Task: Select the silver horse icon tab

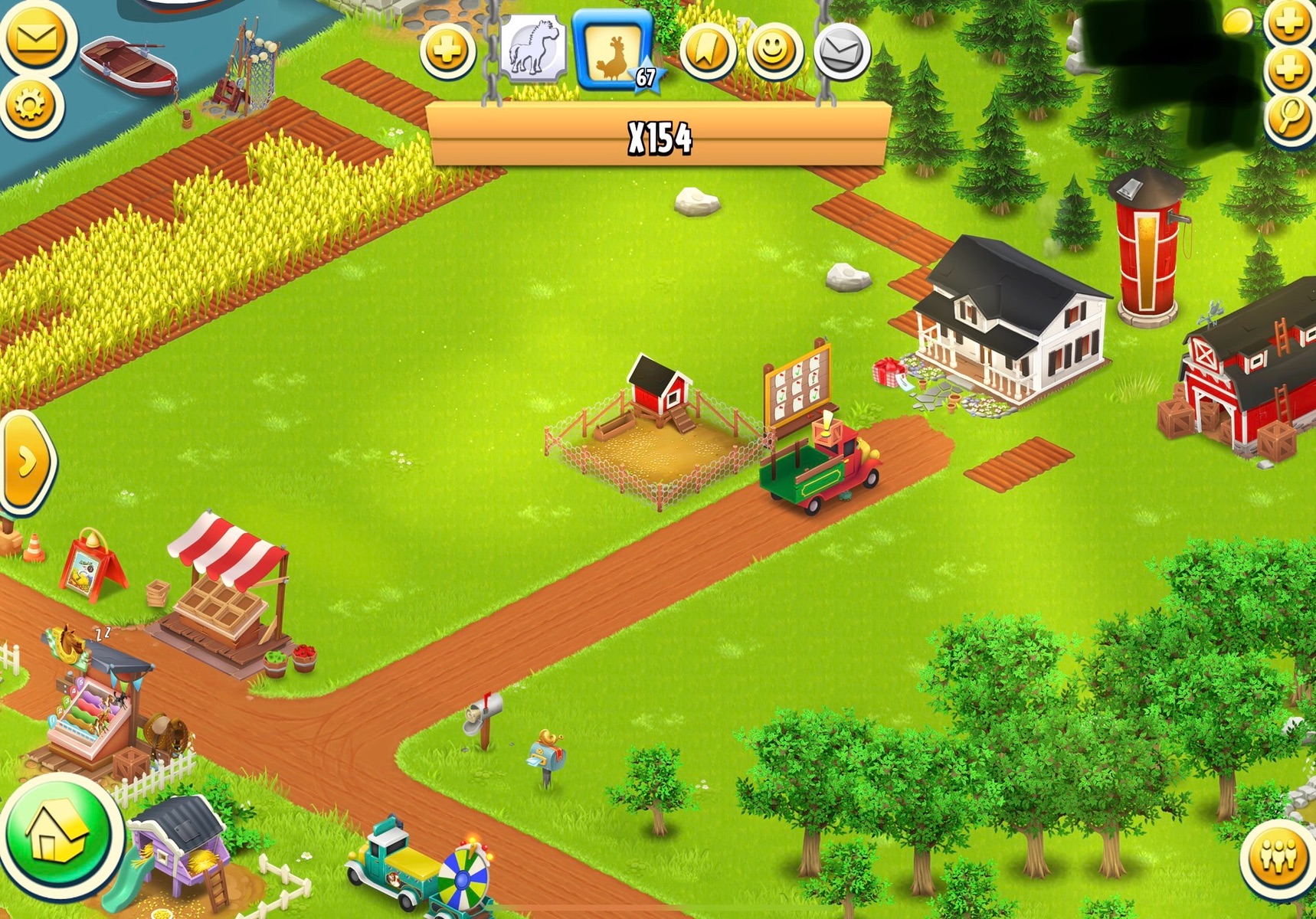Action: 534,47
